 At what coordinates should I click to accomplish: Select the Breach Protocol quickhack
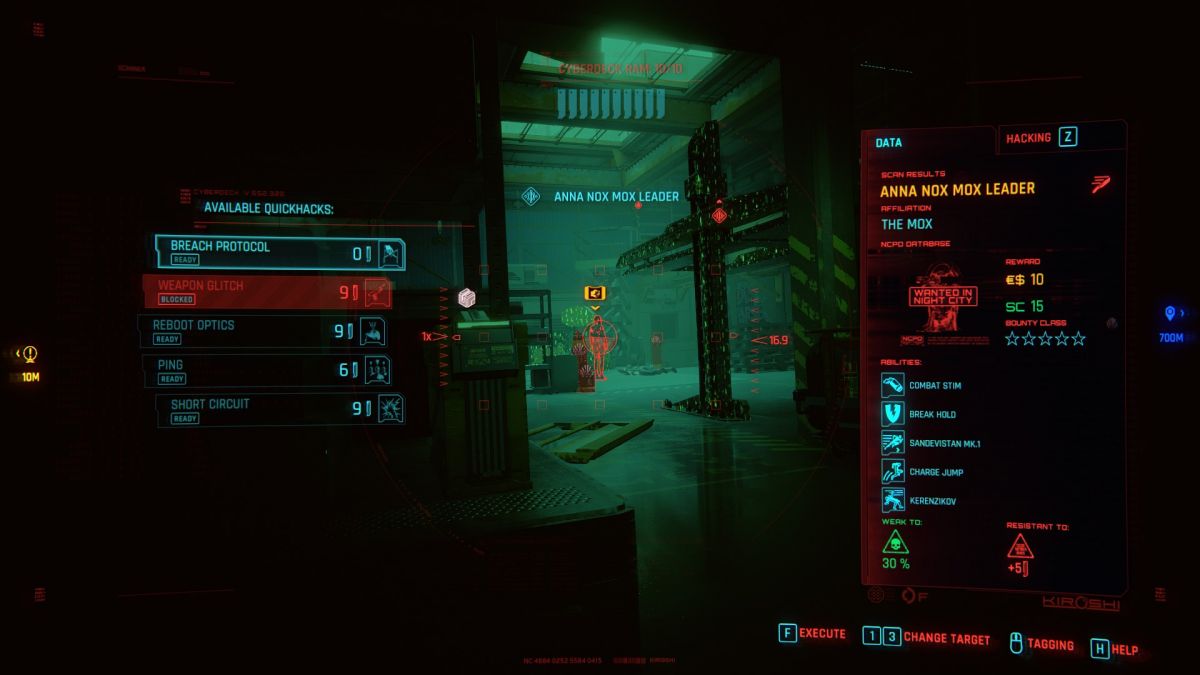(279, 253)
